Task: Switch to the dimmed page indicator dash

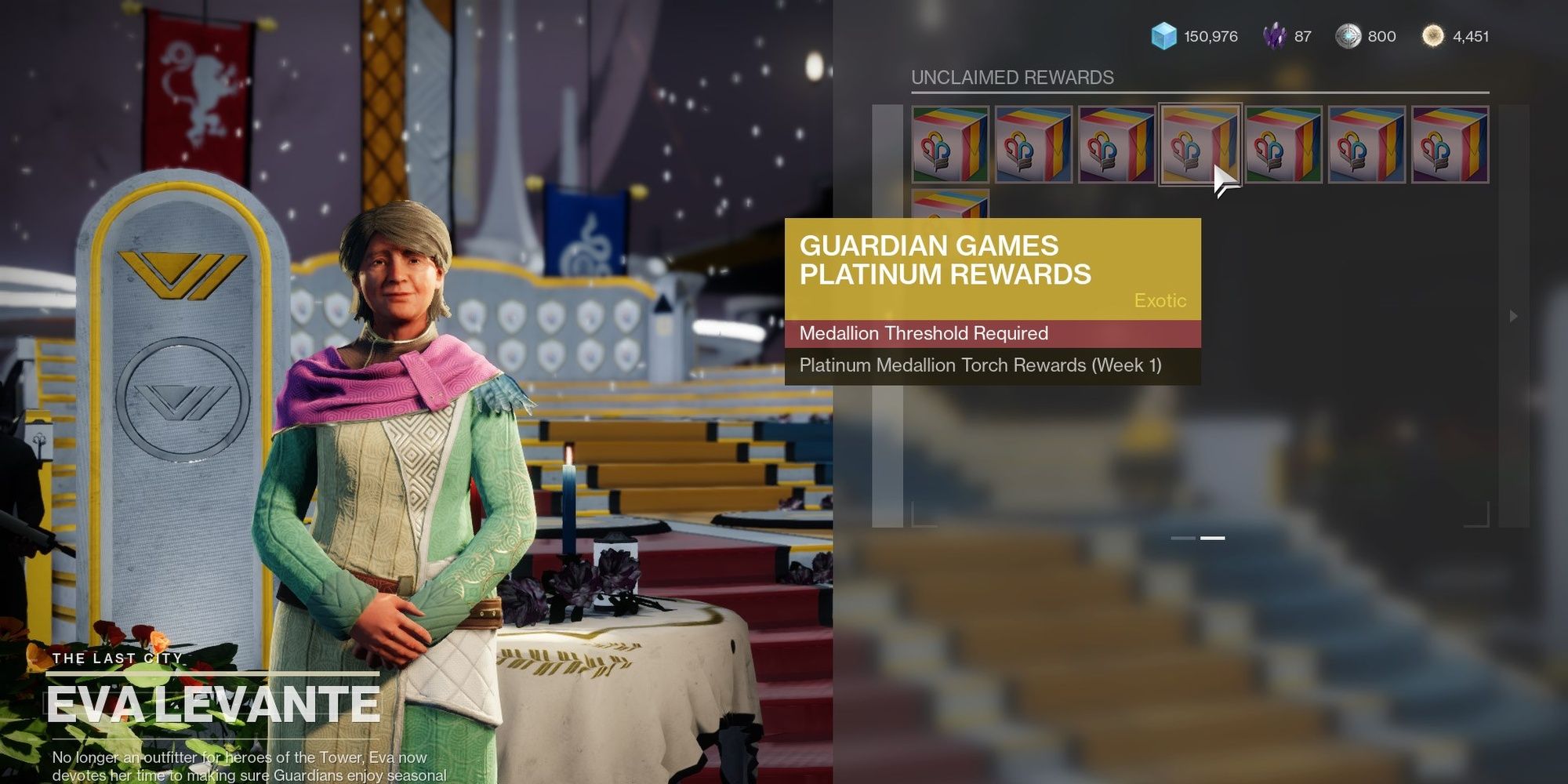Action: [1182, 538]
